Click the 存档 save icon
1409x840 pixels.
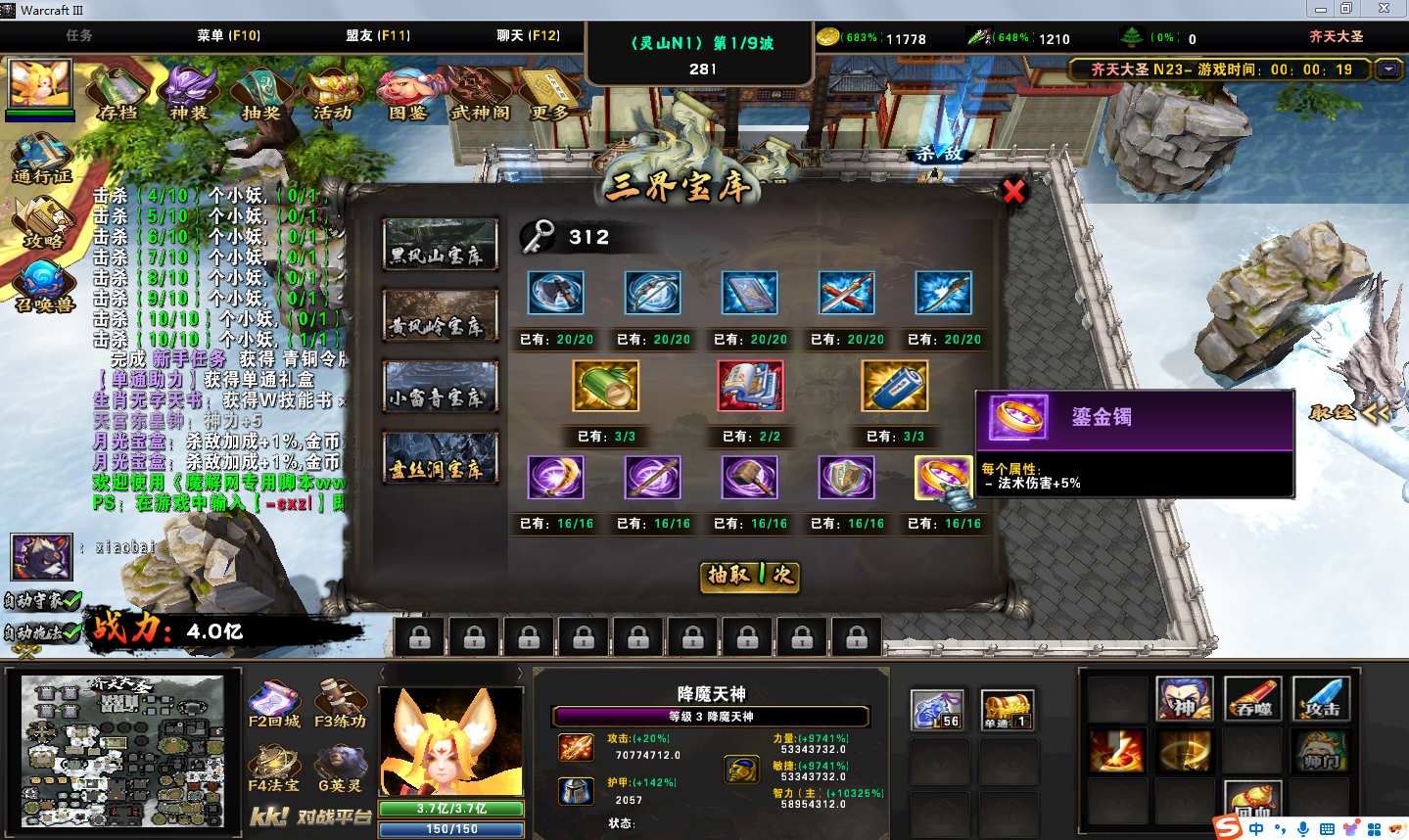[x=118, y=94]
